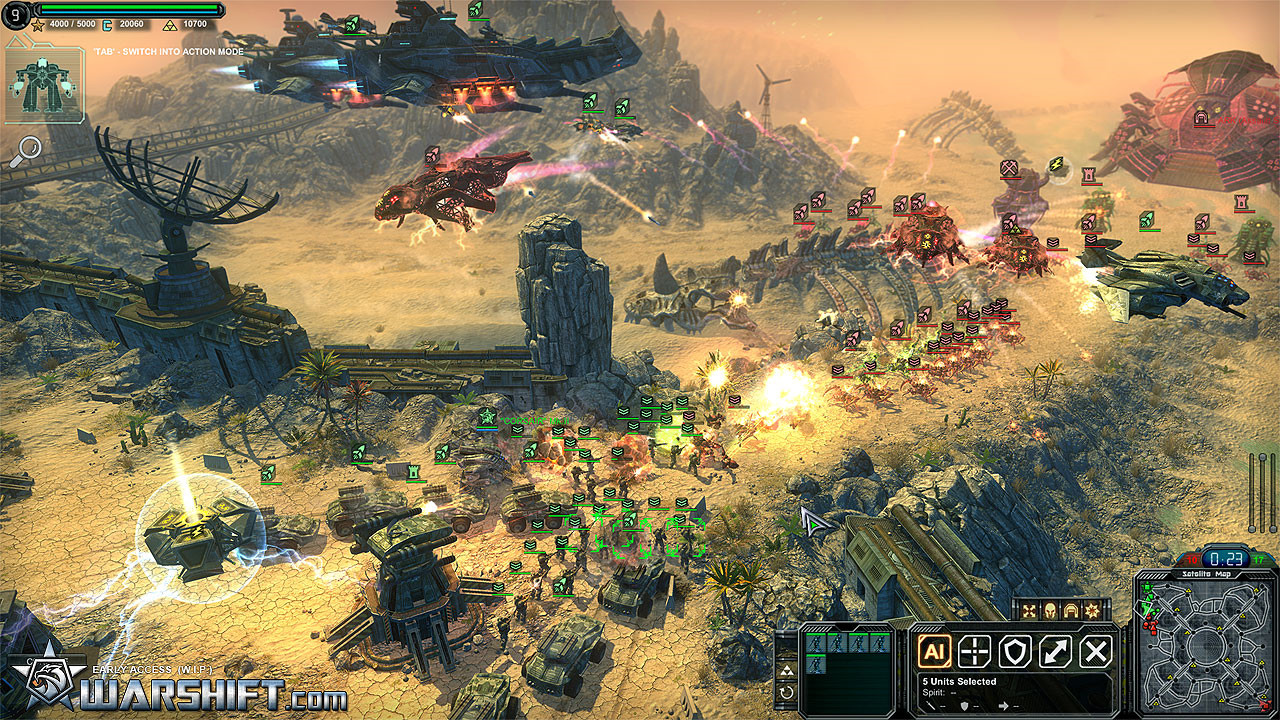Click the mech portrait panel
Image resolution: width=1280 pixels, height=720 pixels.
[x=43, y=87]
